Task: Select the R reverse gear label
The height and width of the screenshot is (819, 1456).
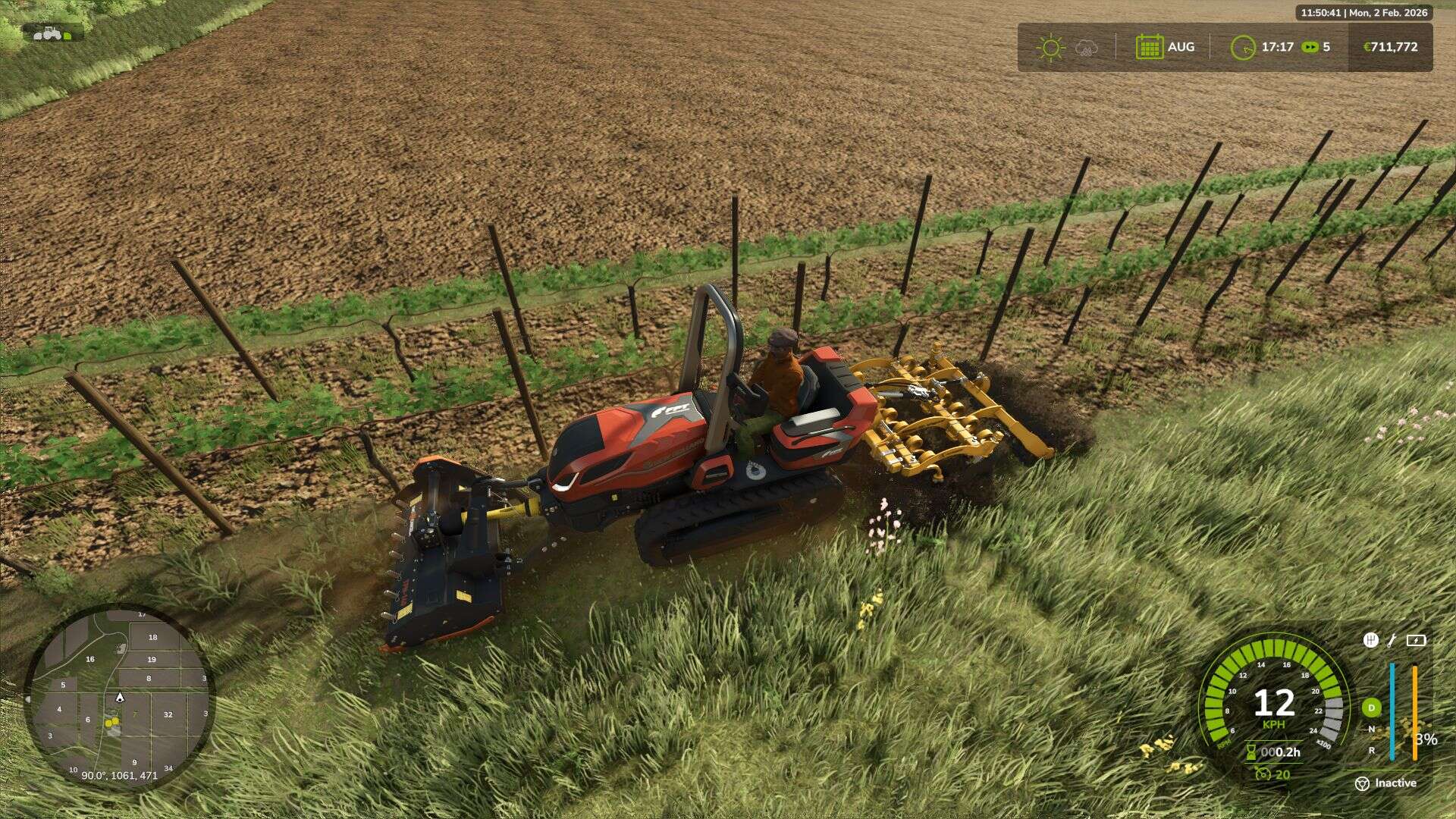Action: coord(1371,750)
